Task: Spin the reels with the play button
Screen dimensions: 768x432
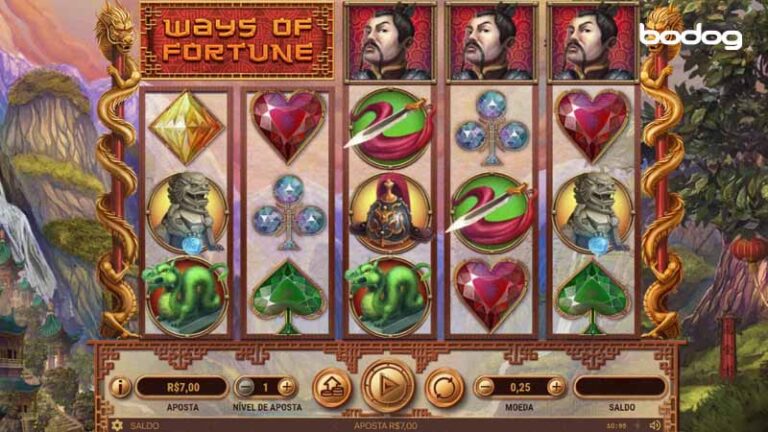Action: coord(387,386)
